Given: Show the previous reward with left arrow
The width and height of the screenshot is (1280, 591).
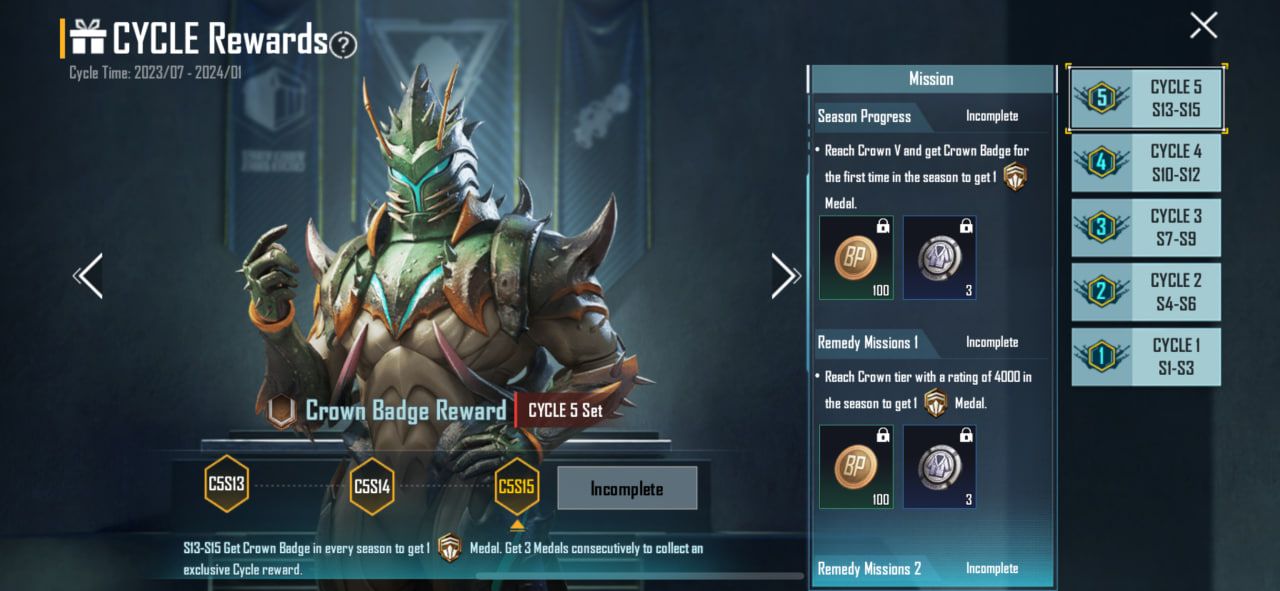Looking at the screenshot, I should 89,276.
